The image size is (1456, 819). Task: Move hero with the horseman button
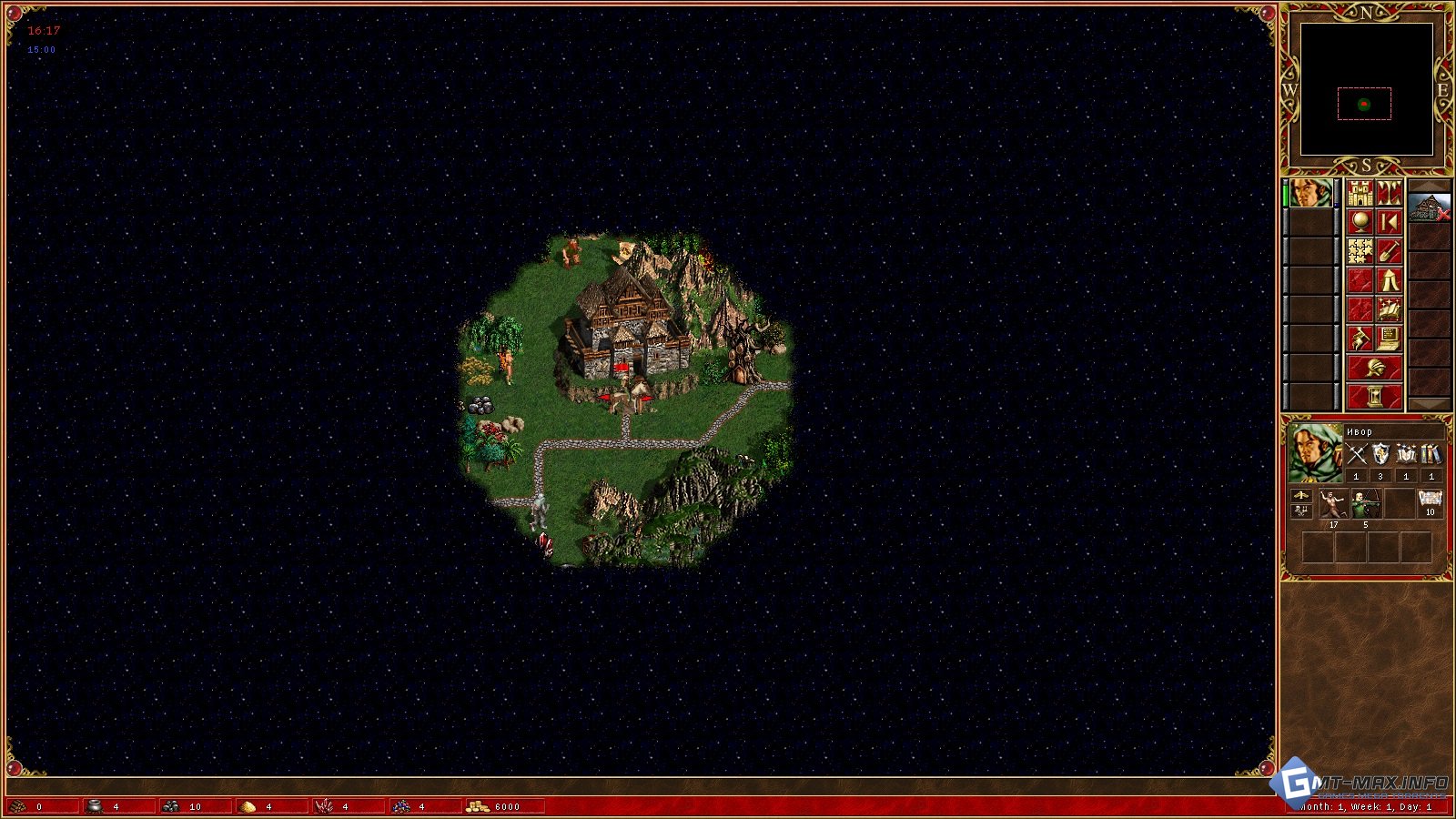tap(1360, 339)
